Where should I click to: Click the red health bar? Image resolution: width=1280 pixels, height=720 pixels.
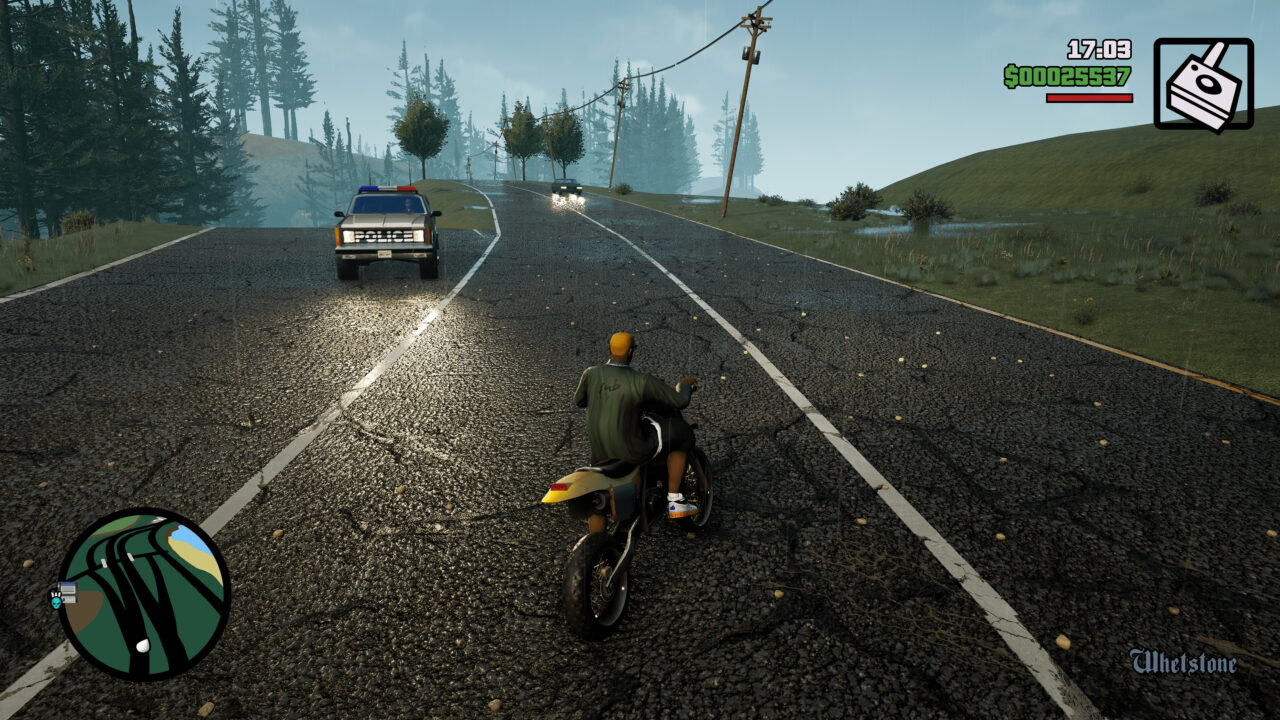[x=1089, y=97]
